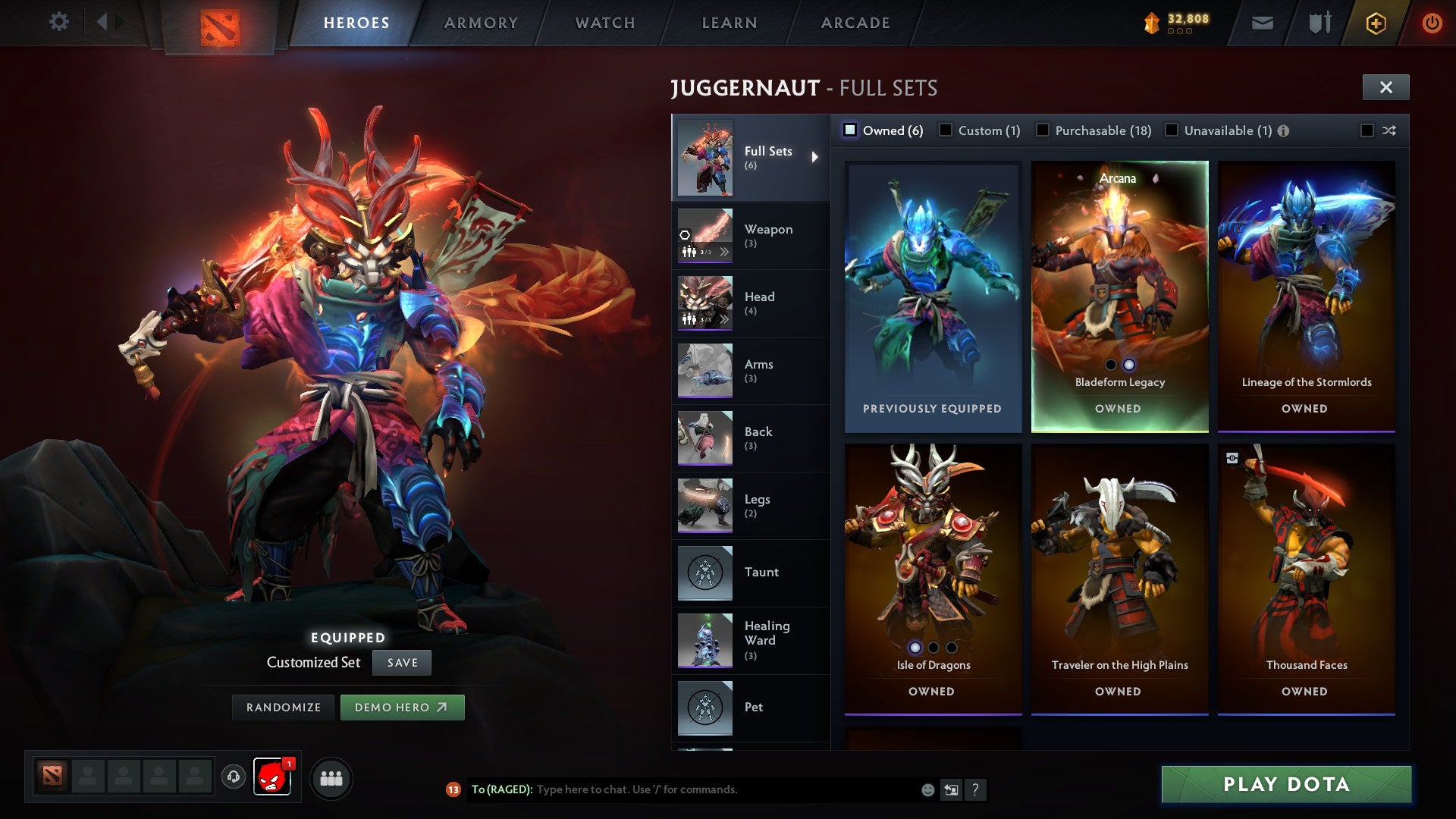Close the Juggernaut full sets panel

(x=1385, y=87)
